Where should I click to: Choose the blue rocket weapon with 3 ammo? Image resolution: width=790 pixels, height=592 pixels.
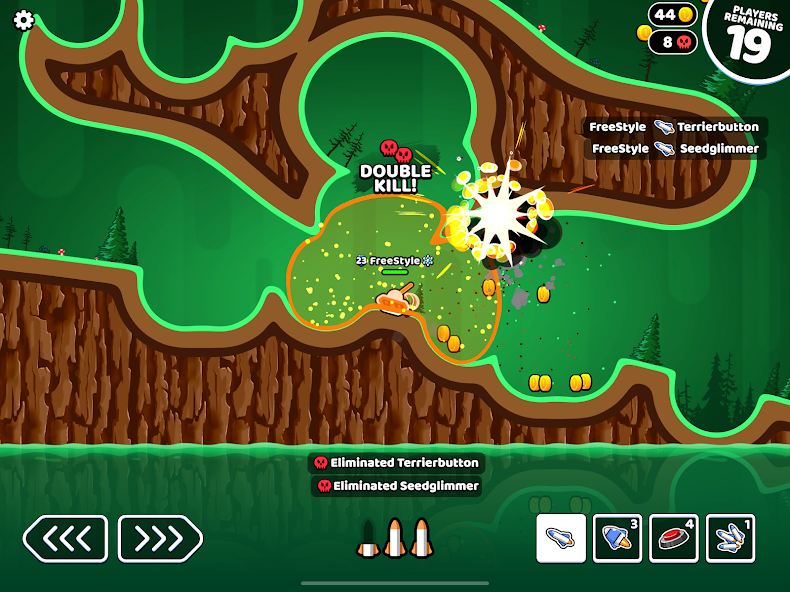point(617,538)
